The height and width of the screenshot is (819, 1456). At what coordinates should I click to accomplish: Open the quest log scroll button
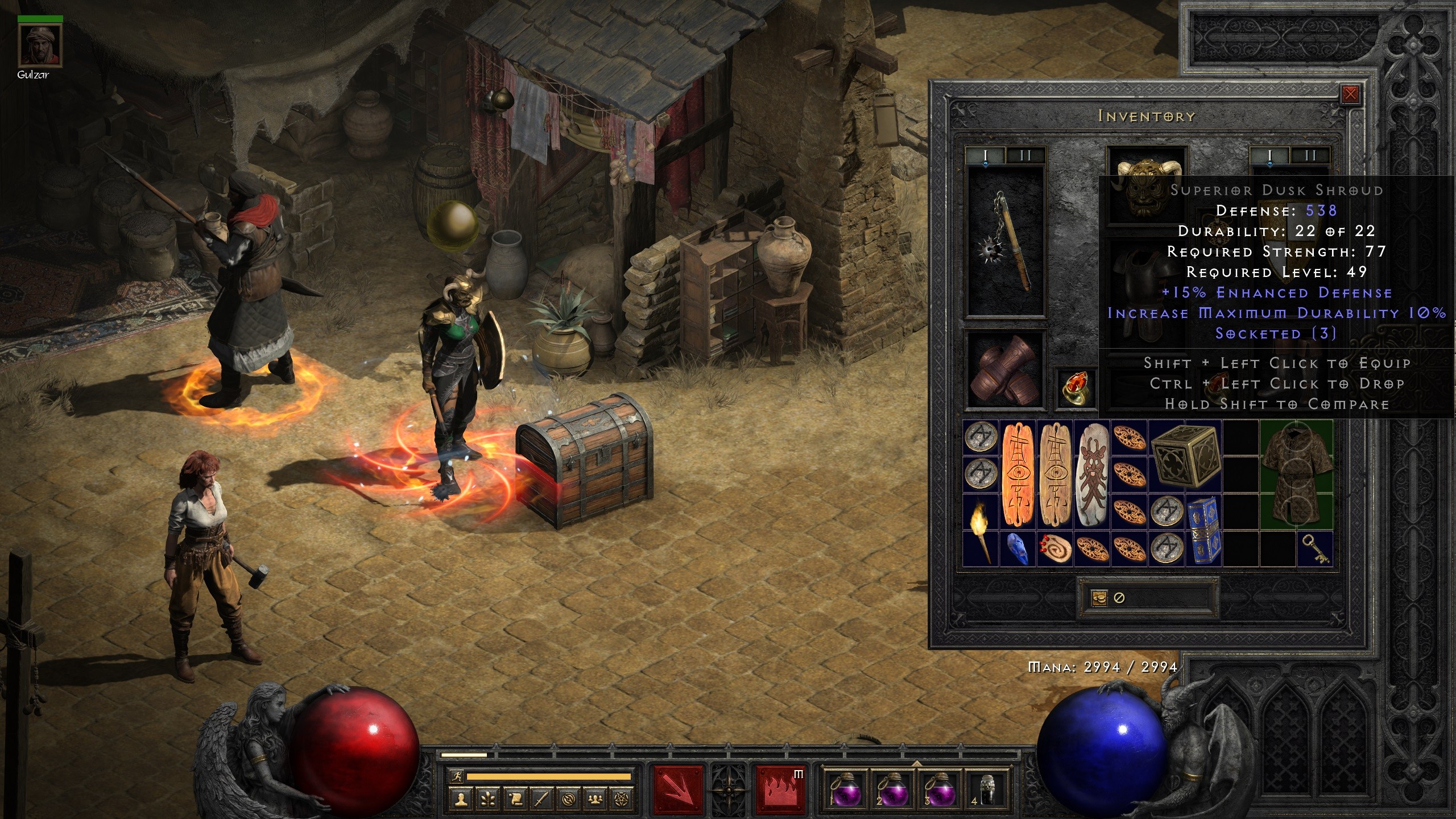pos(515,799)
